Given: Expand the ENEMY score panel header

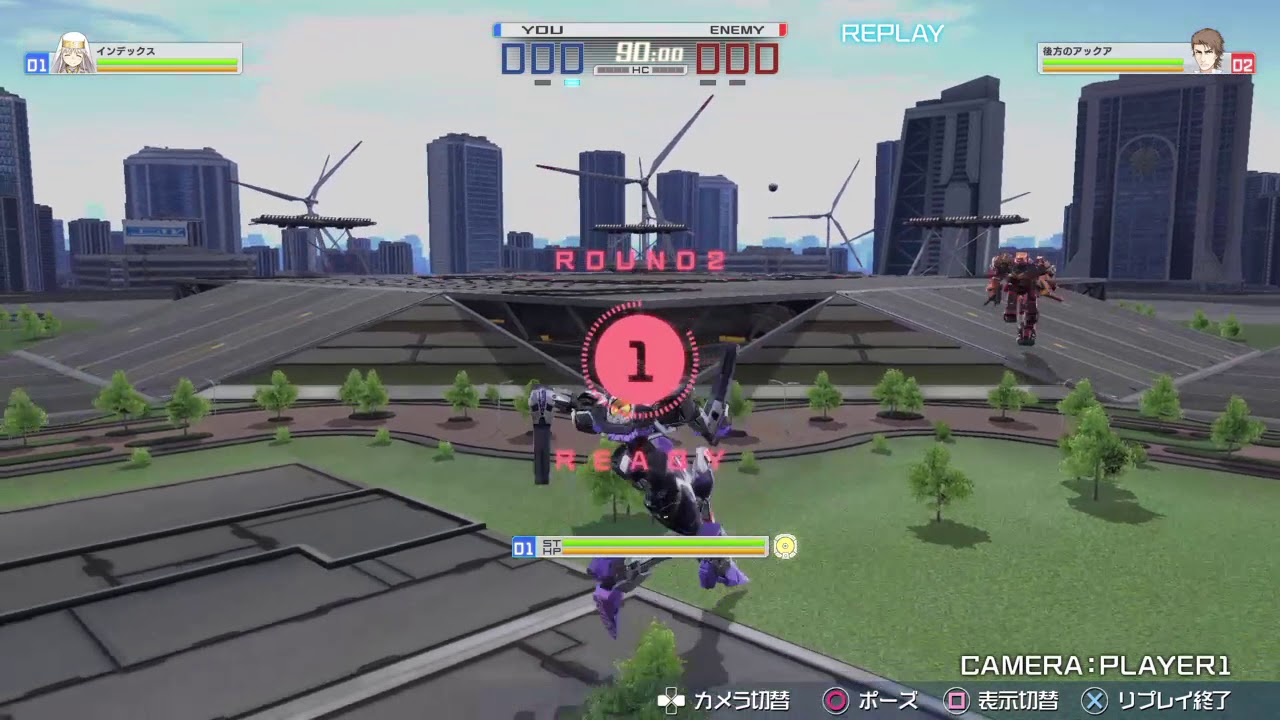Looking at the screenshot, I should point(736,30).
